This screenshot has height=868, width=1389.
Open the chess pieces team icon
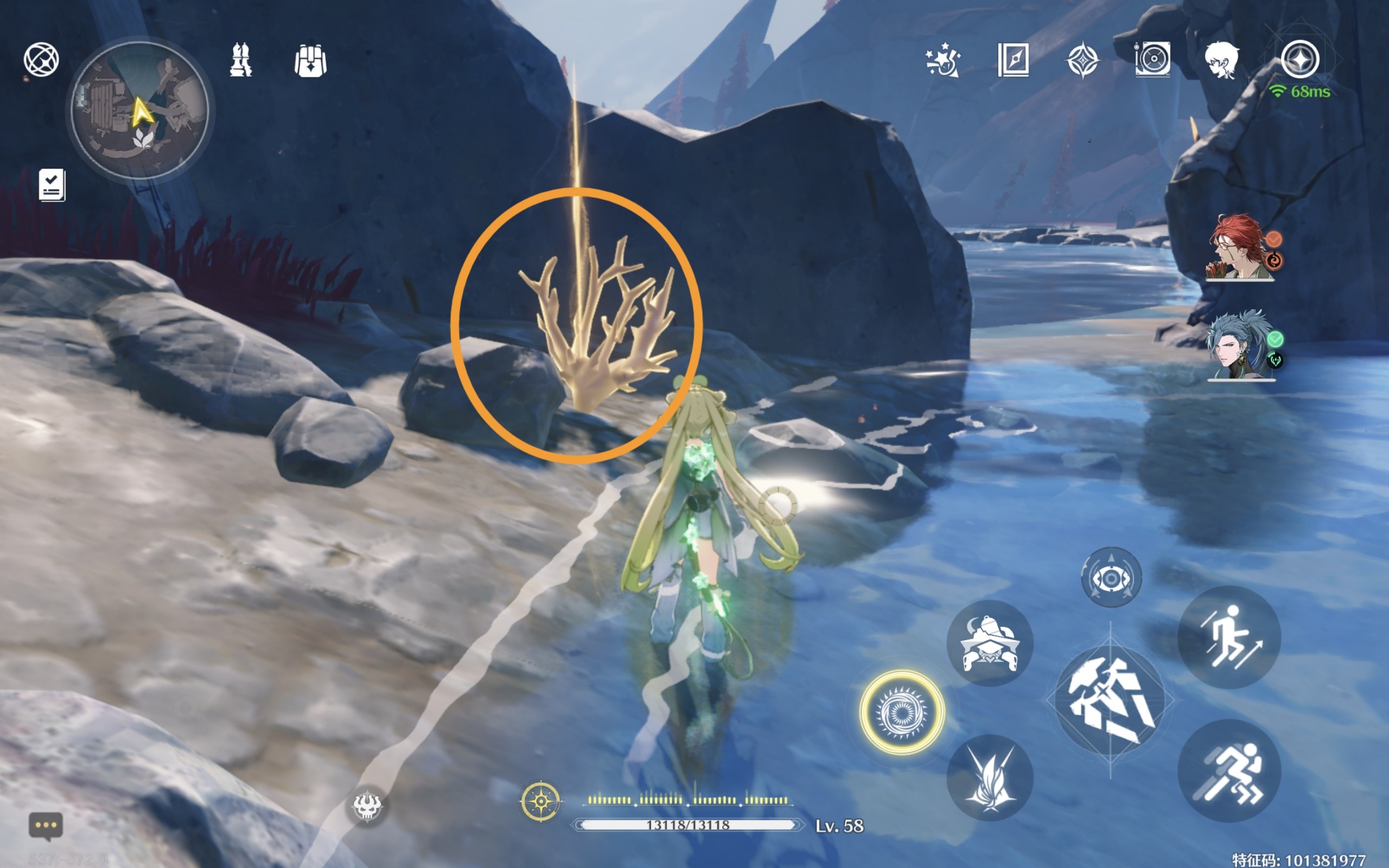click(x=240, y=60)
